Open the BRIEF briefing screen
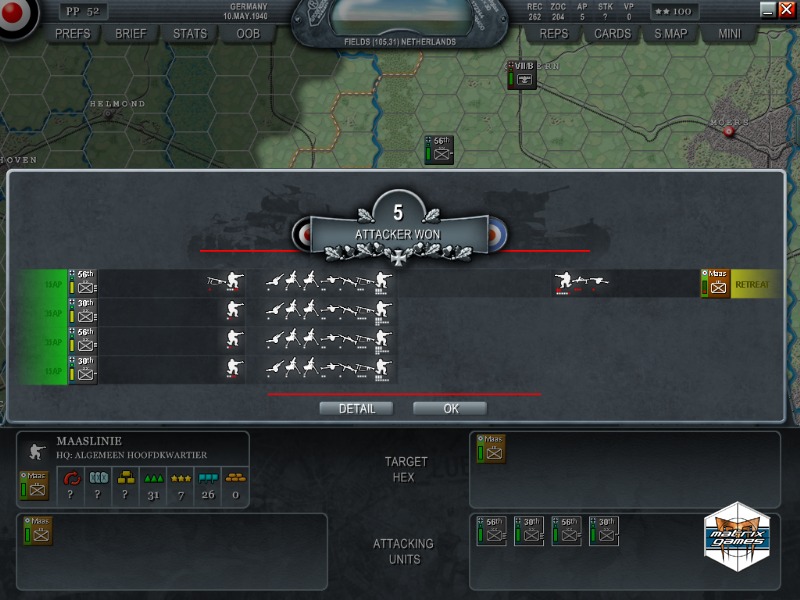Image resolution: width=800 pixels, height=600 pixels. click(131, 33)
